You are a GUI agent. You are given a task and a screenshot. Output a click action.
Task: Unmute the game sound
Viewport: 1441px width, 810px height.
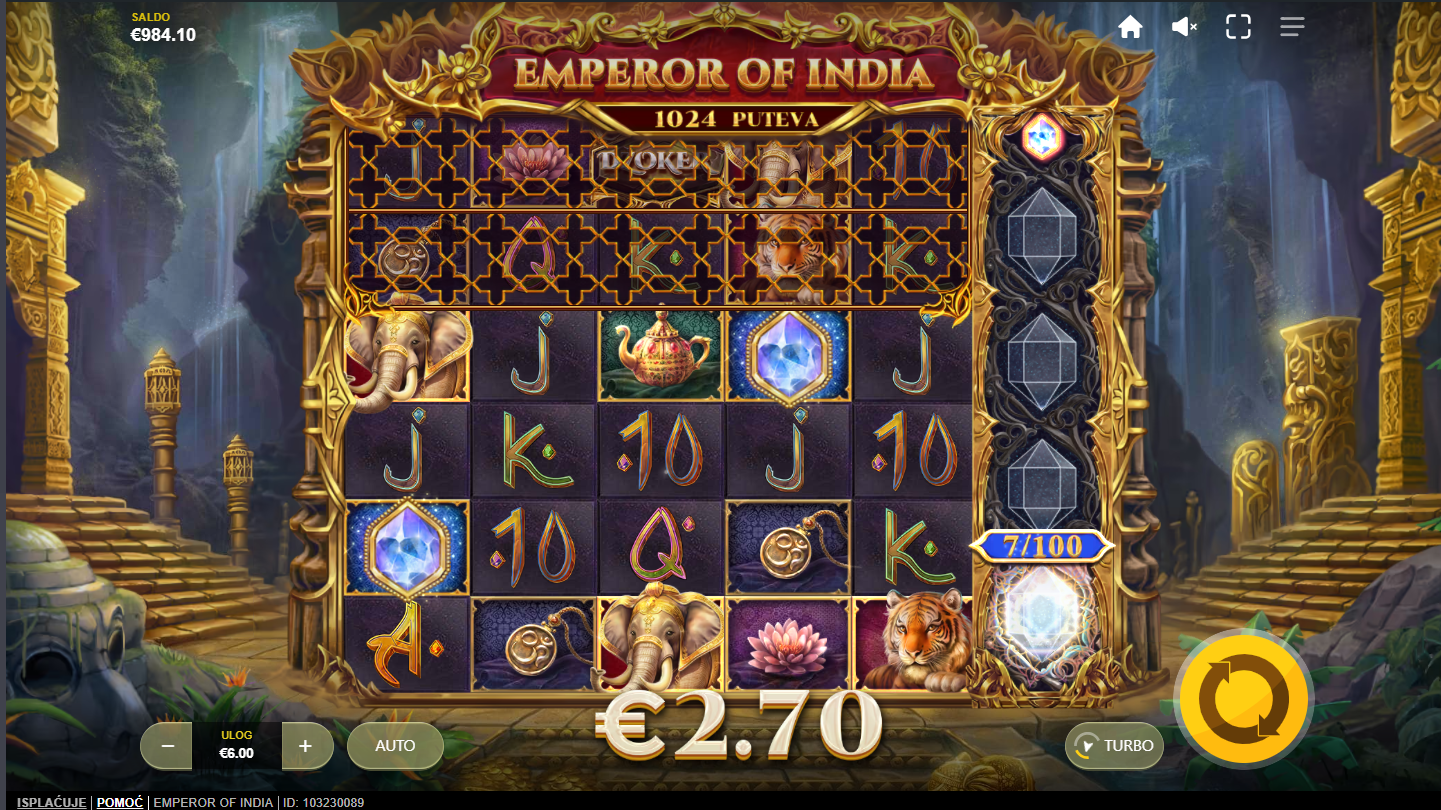pos(1184,27)
